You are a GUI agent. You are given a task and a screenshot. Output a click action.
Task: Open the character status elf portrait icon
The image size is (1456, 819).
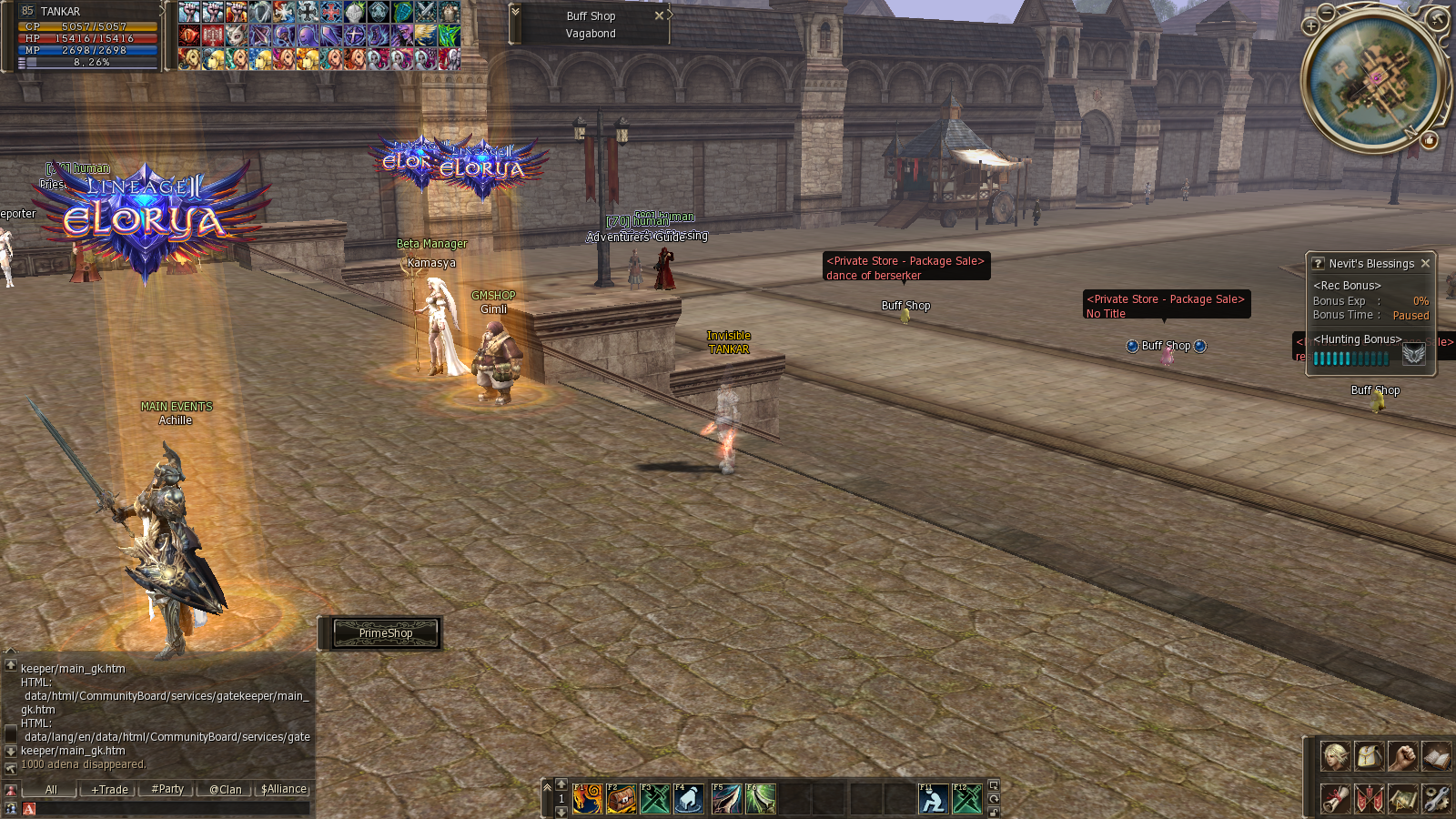pos(1335,756)
